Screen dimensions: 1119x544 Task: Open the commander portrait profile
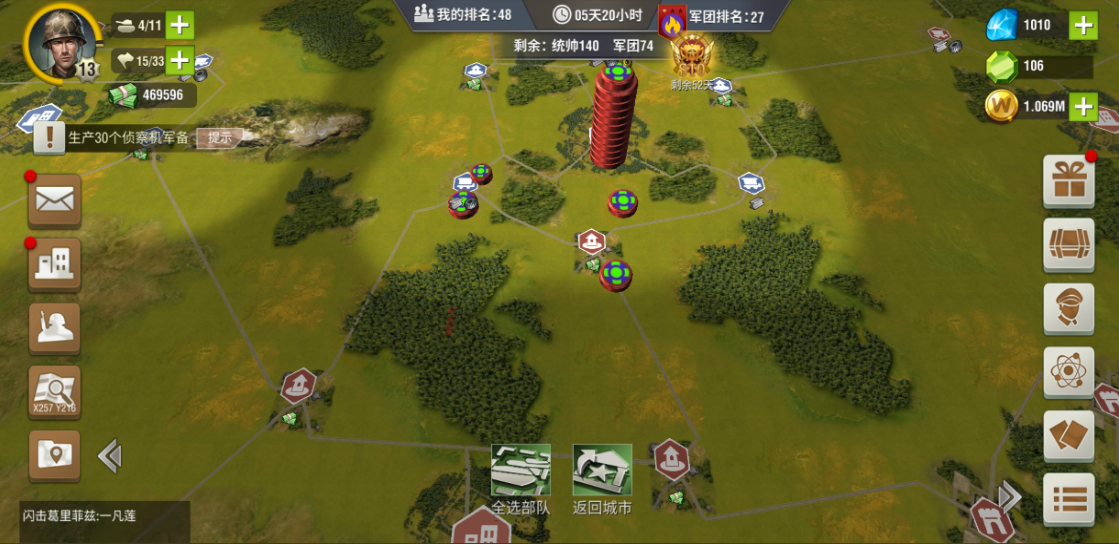(x=60, y=43)
